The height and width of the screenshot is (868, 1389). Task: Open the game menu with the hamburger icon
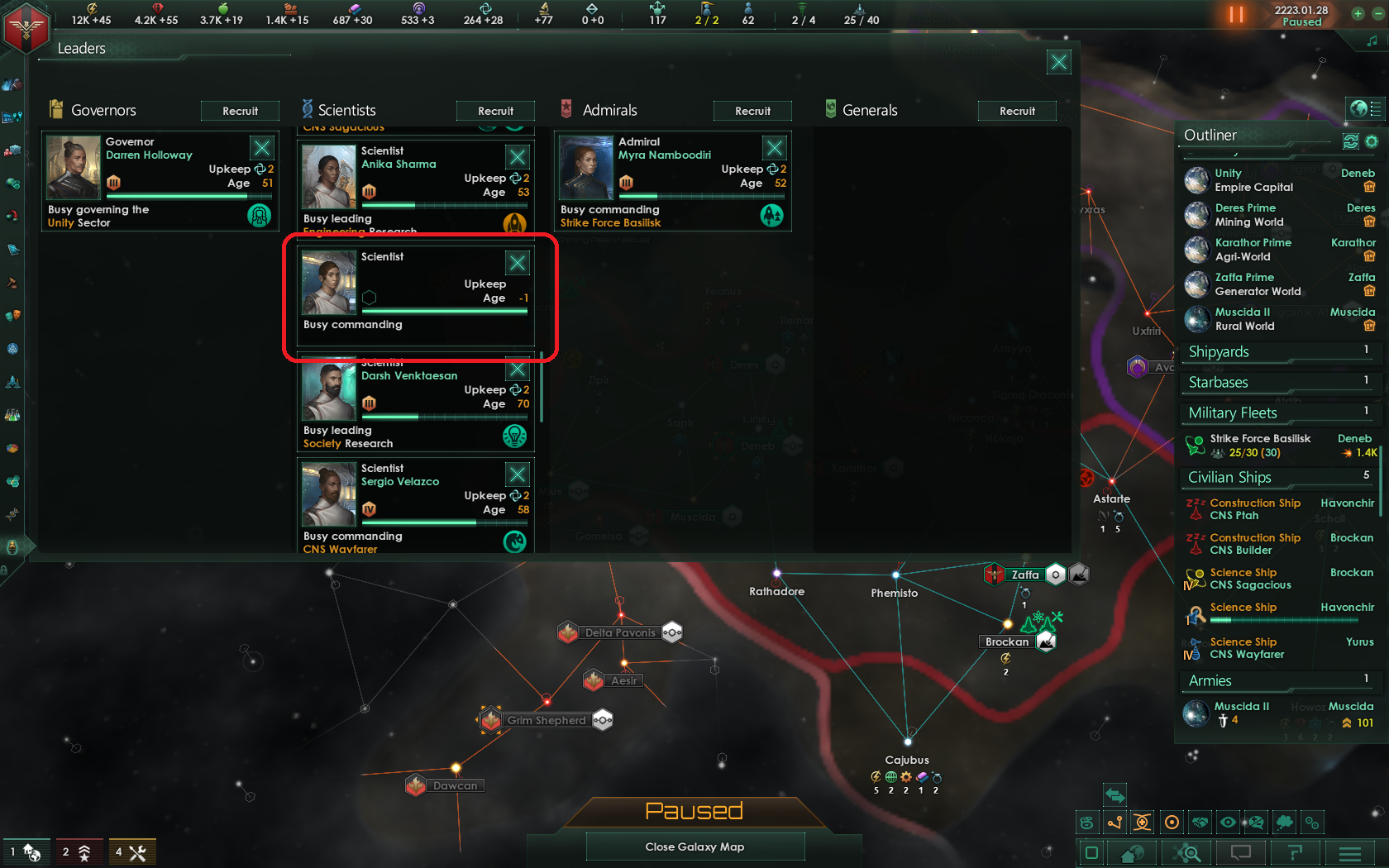coord(1351,852)
